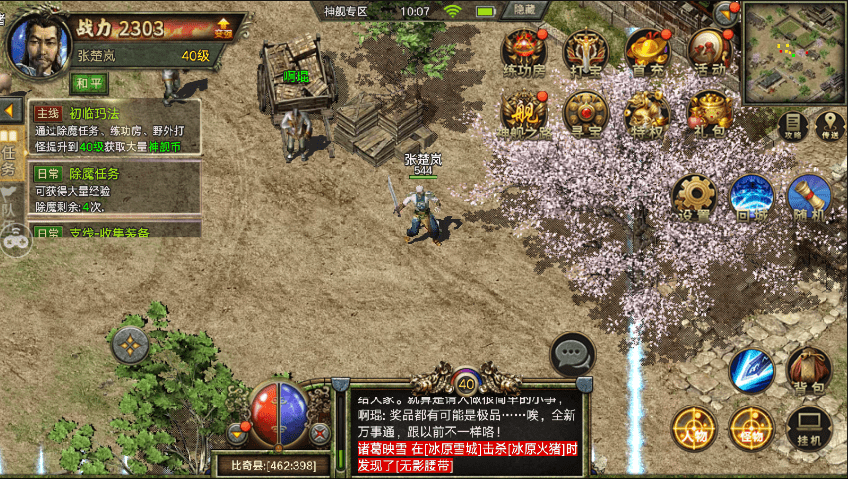Toggle 挂机 auto-battle mode
The height and width of the screenshot is (479, 848).
coord(808,427)
